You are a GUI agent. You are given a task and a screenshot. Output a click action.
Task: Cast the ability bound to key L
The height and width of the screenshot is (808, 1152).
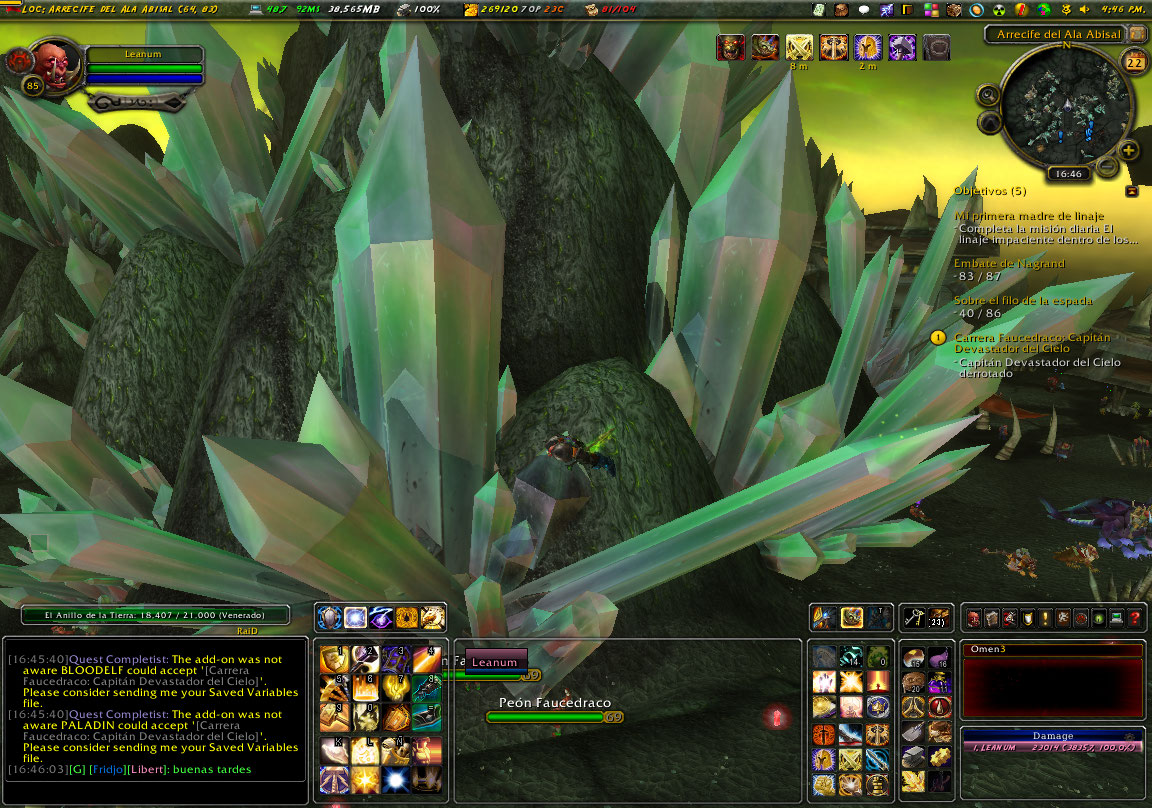[x=364, y=750]
